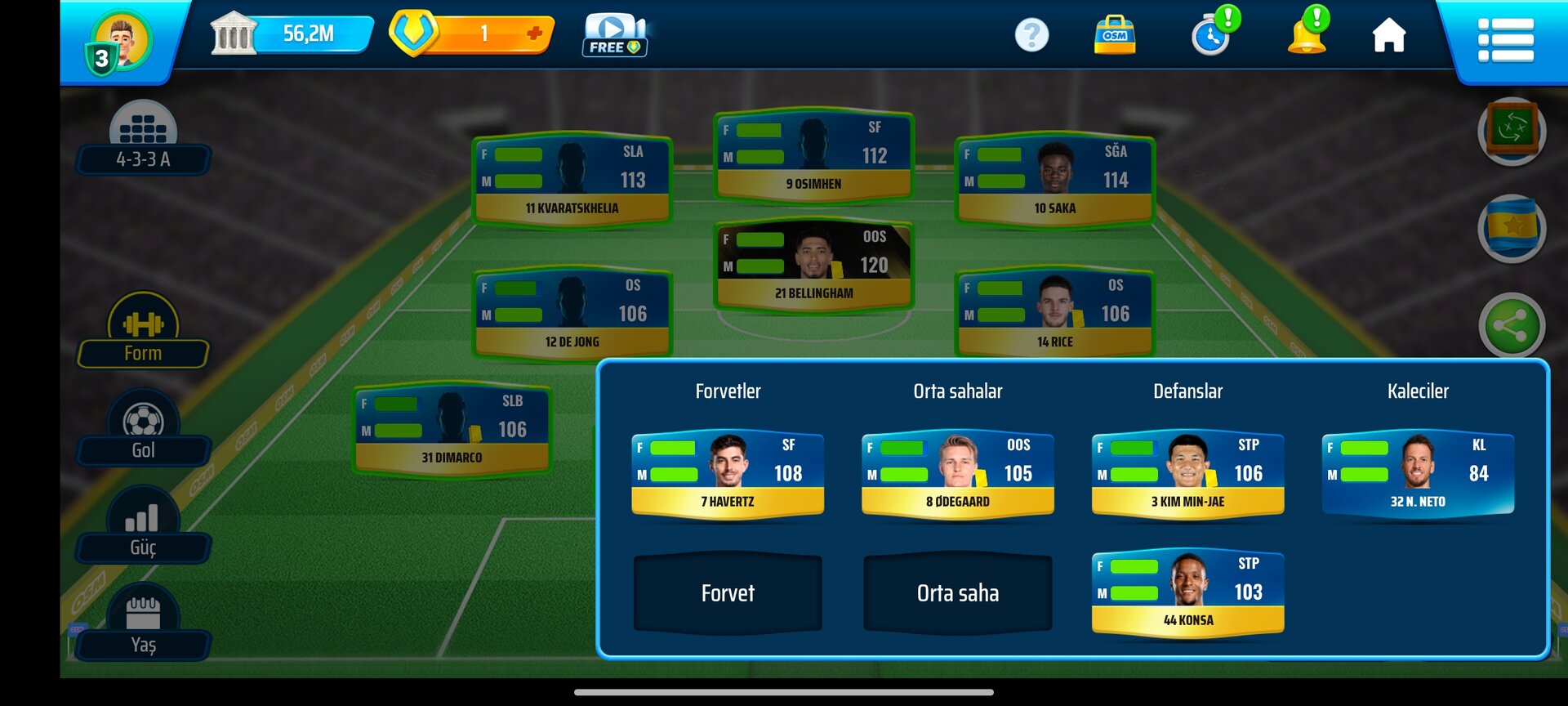This screenshot has height=706, width=1568.
Task: Select the Bellingham player card
Action: pos(813,266)
